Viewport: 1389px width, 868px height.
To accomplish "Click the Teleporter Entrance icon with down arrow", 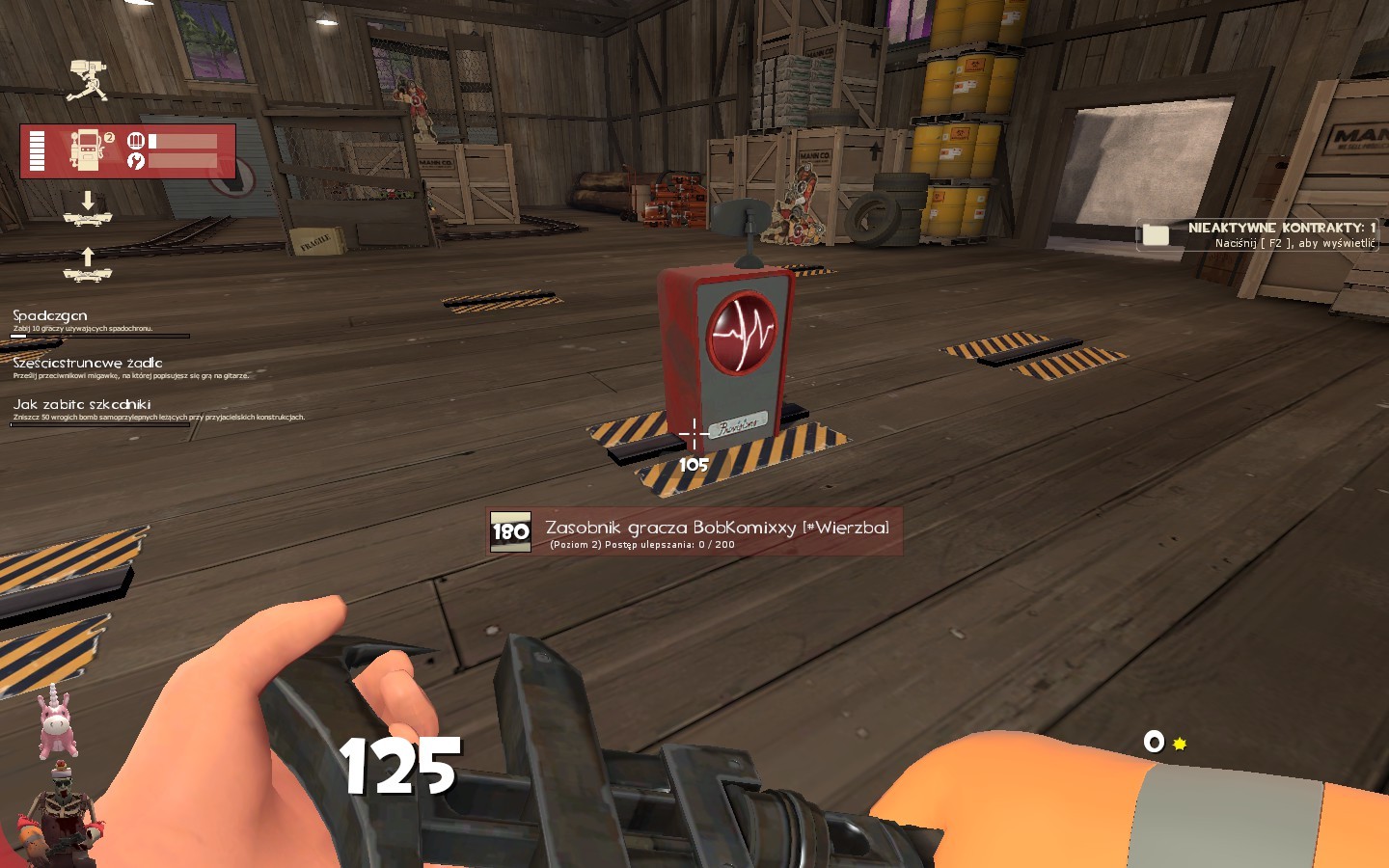I will coord(88,219).
